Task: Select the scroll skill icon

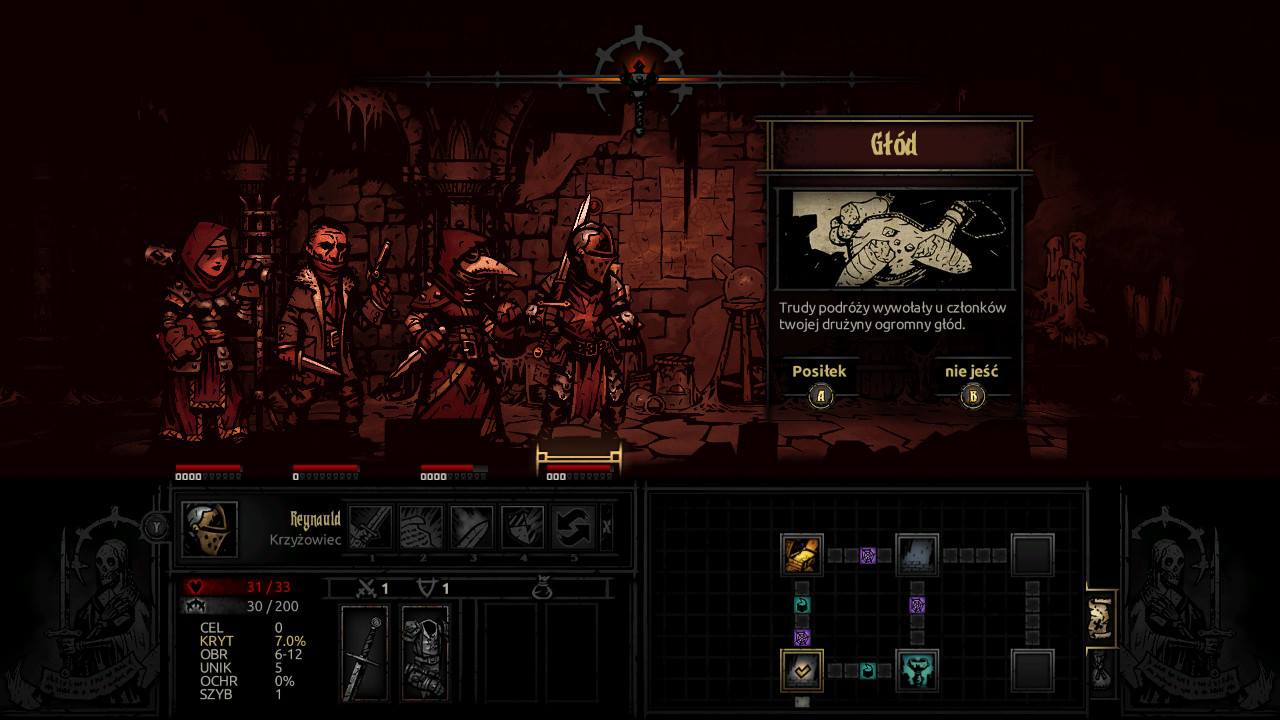Action: [x=421, y=526]
